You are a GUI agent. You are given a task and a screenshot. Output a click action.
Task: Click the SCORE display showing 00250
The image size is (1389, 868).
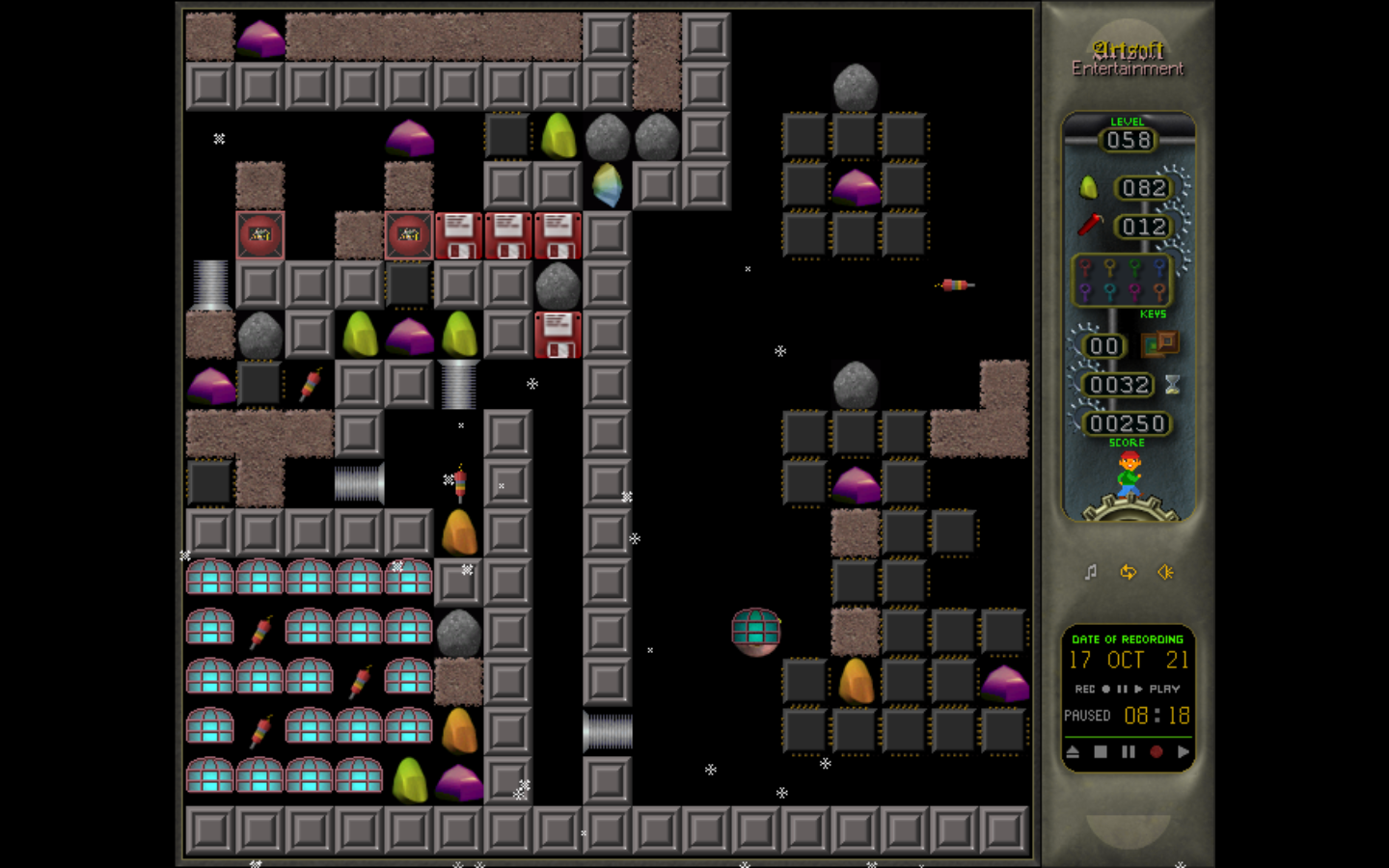click(1129, 422)
